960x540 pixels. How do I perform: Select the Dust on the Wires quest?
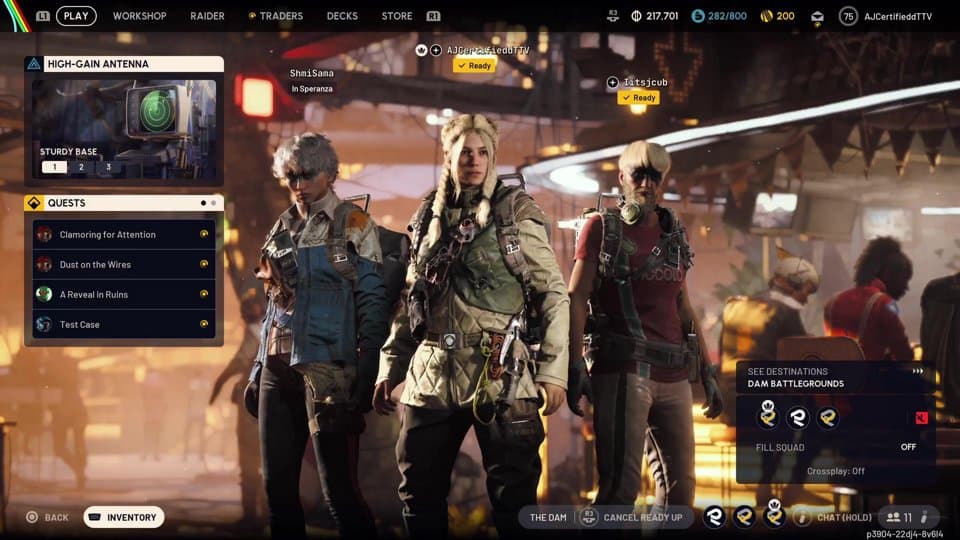click(124, 265)
